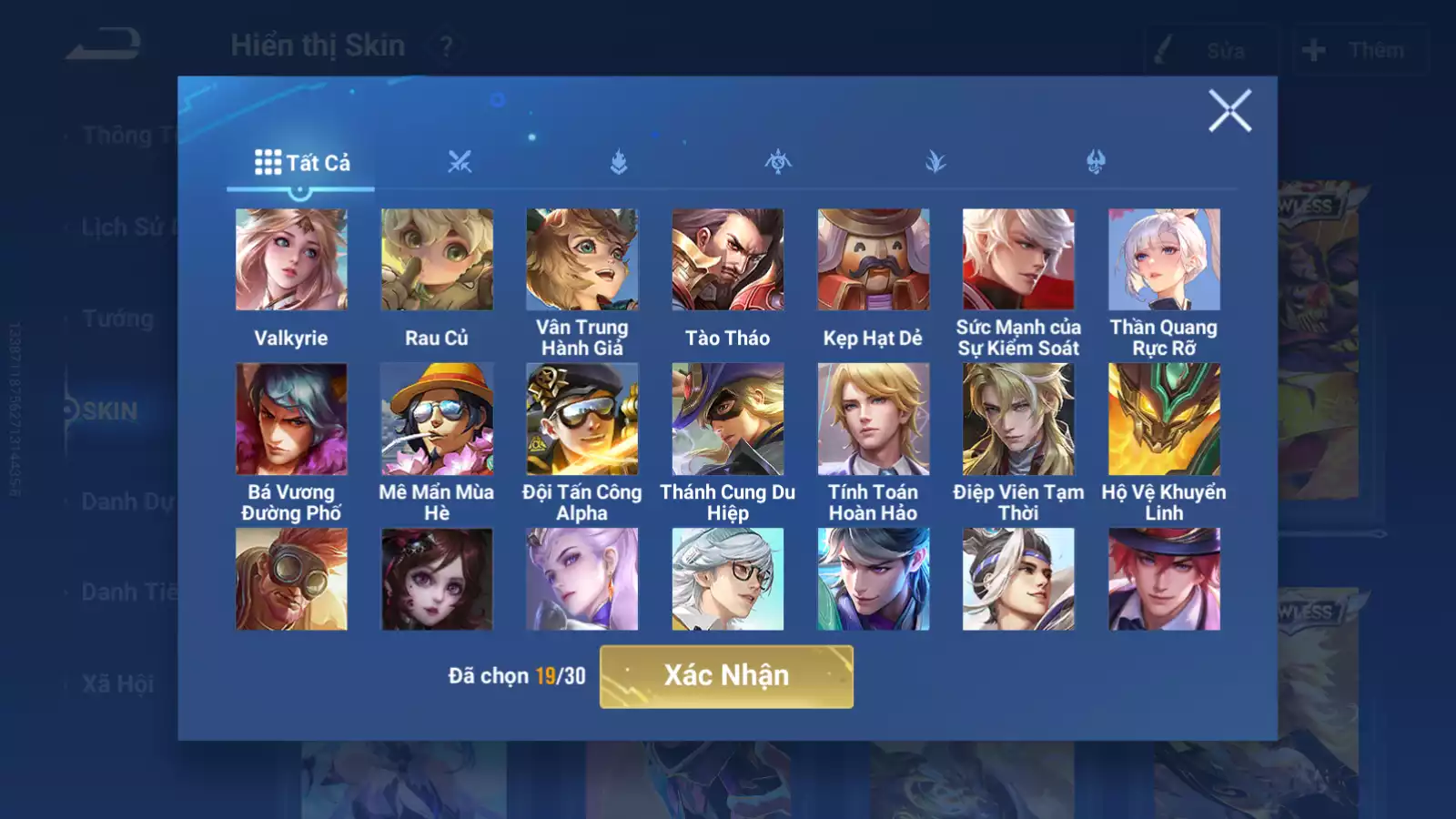1456x819 pixels.
Task: Select the Điệp Viên Tạm Thời skin
Action: pos(1018,420)
